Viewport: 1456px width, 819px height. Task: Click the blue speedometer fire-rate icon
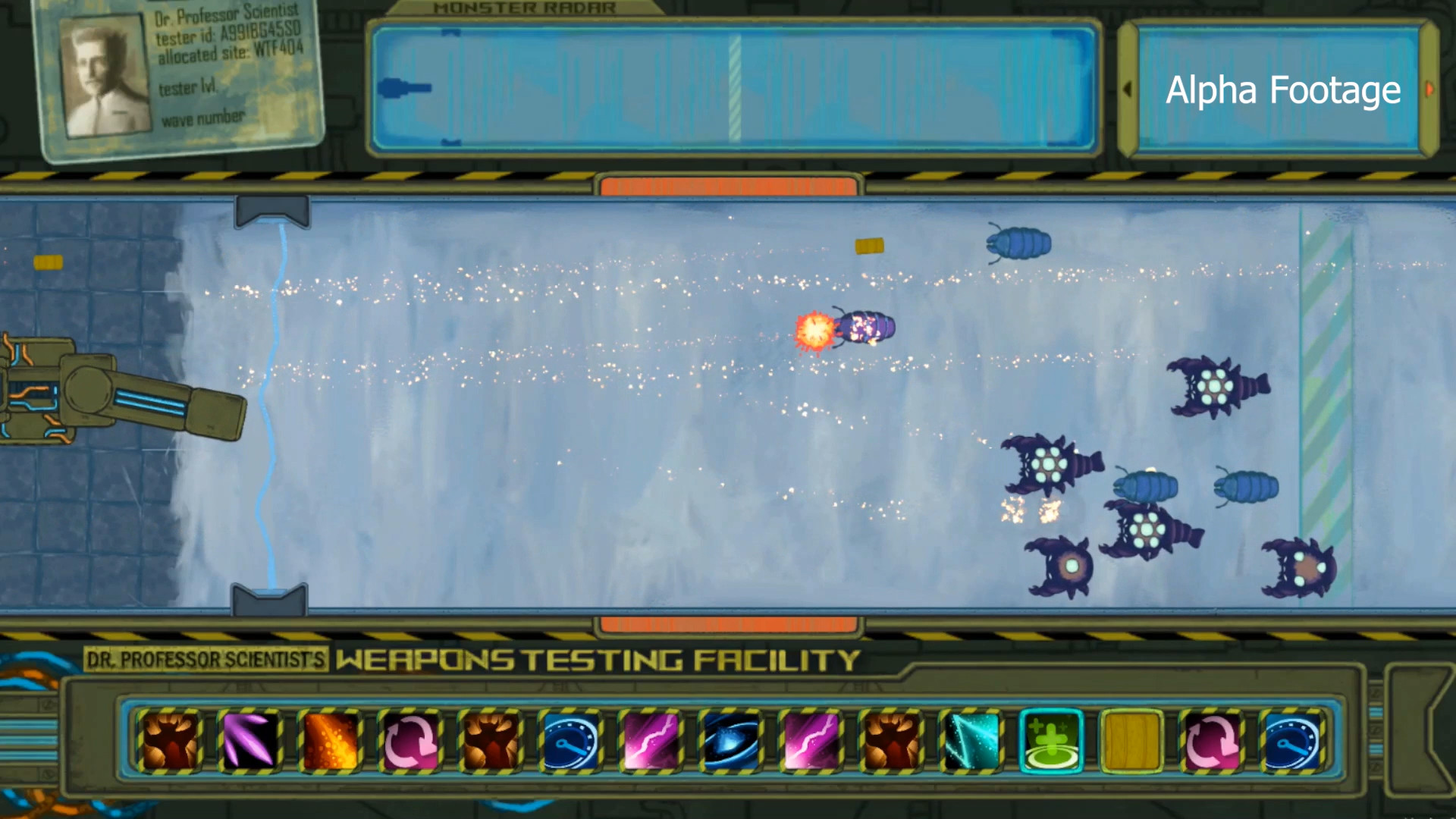(x=572, y=739)
